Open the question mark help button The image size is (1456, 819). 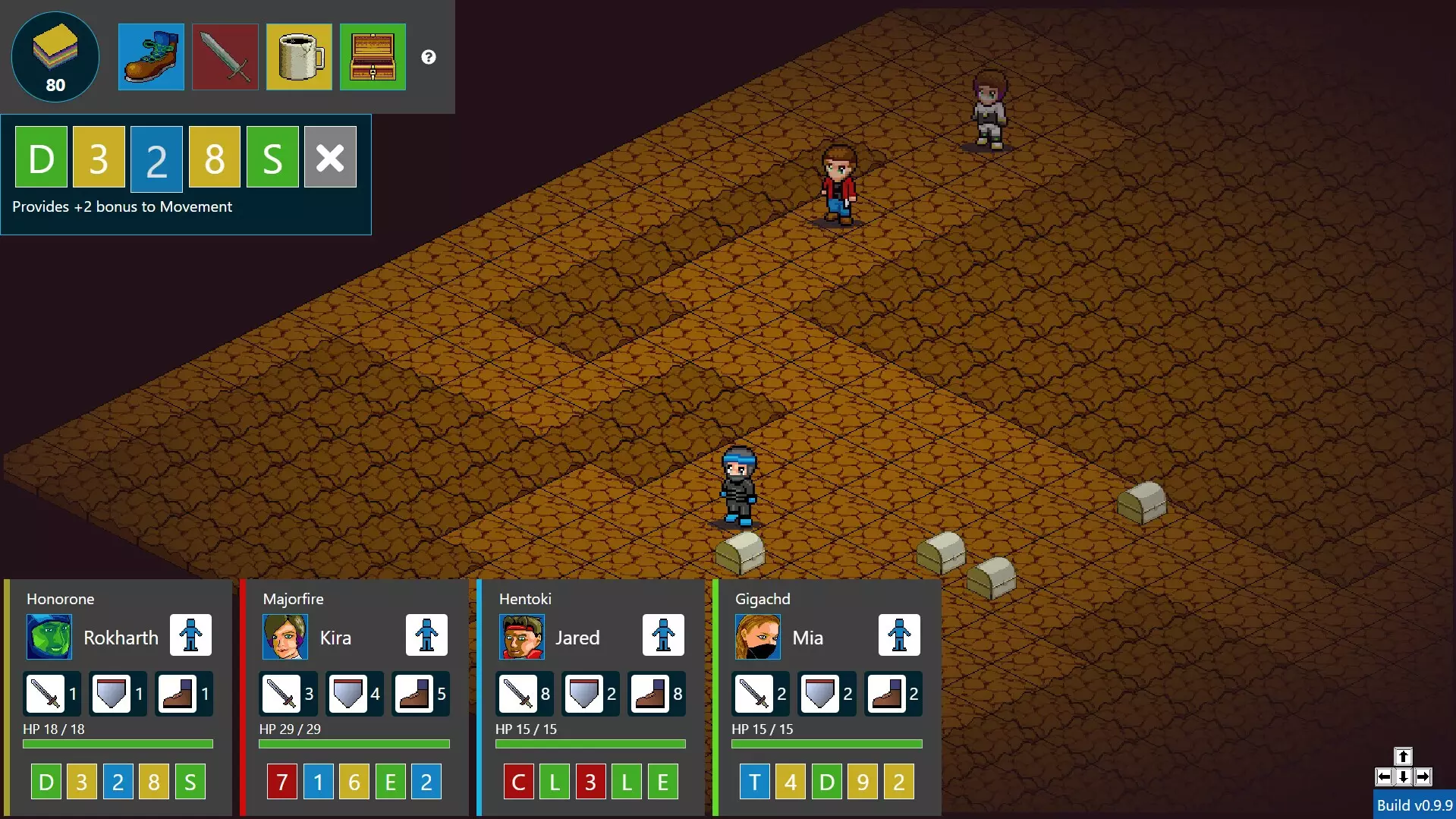click(x=429, y=57)
